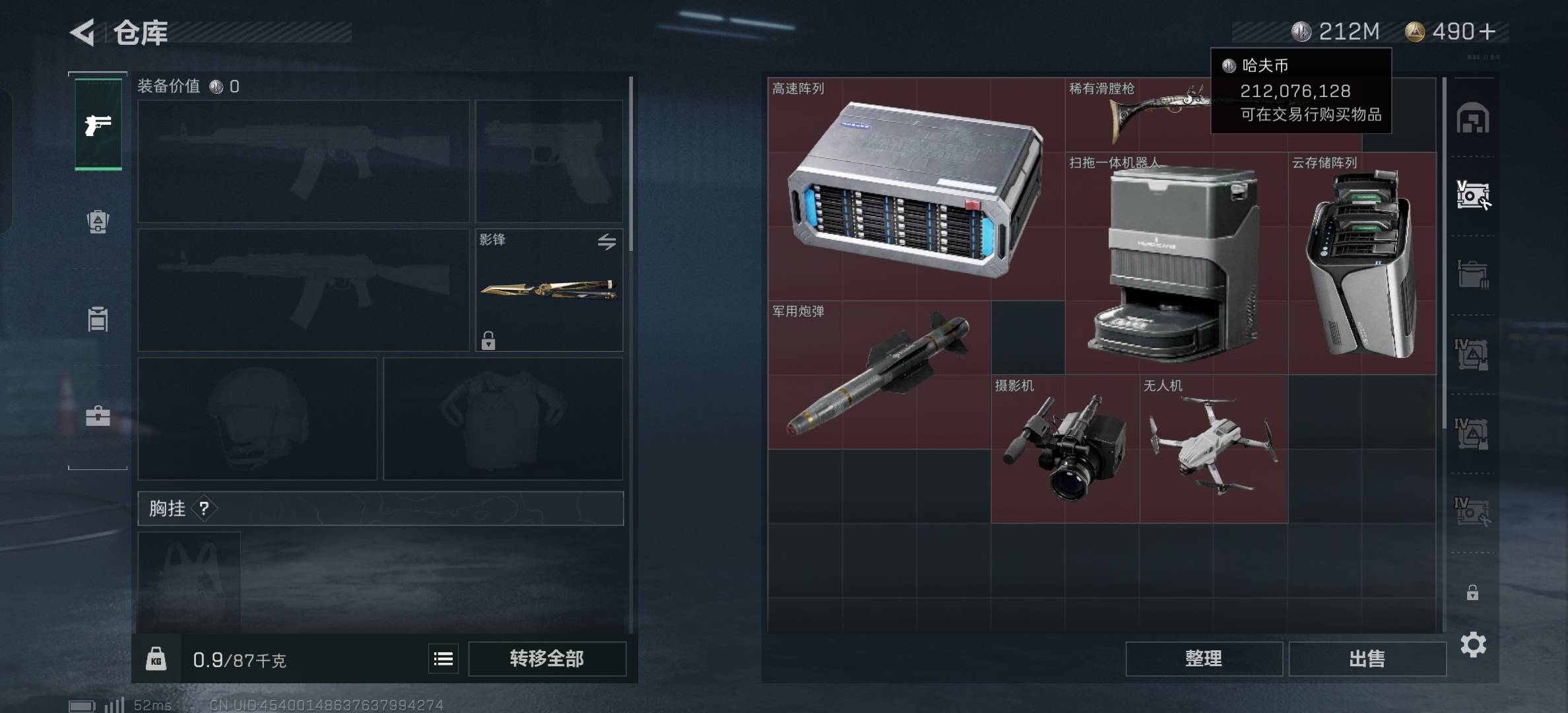Viewport: 1568px width, 713px height.
Task: Transfer everything with 转移全部
Action: [546, 658]
